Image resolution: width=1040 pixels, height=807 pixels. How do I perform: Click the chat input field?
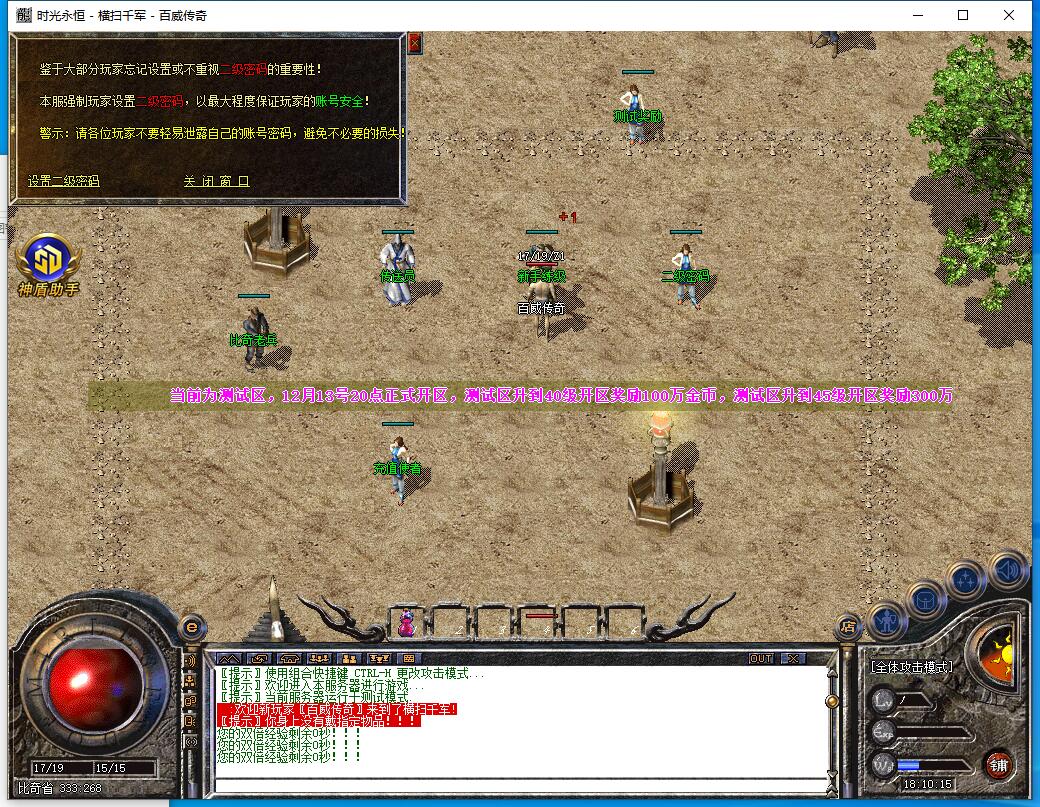[520, 782]
